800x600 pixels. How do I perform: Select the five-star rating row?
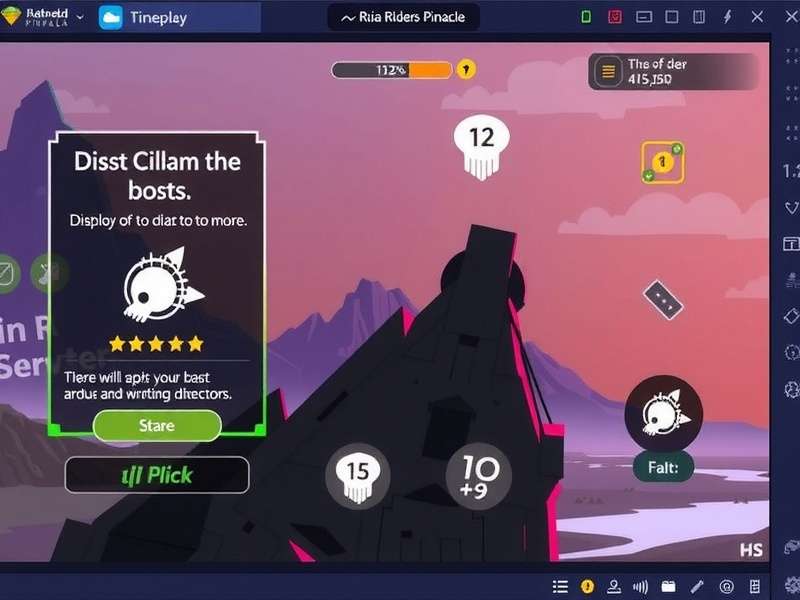point(156,344)
